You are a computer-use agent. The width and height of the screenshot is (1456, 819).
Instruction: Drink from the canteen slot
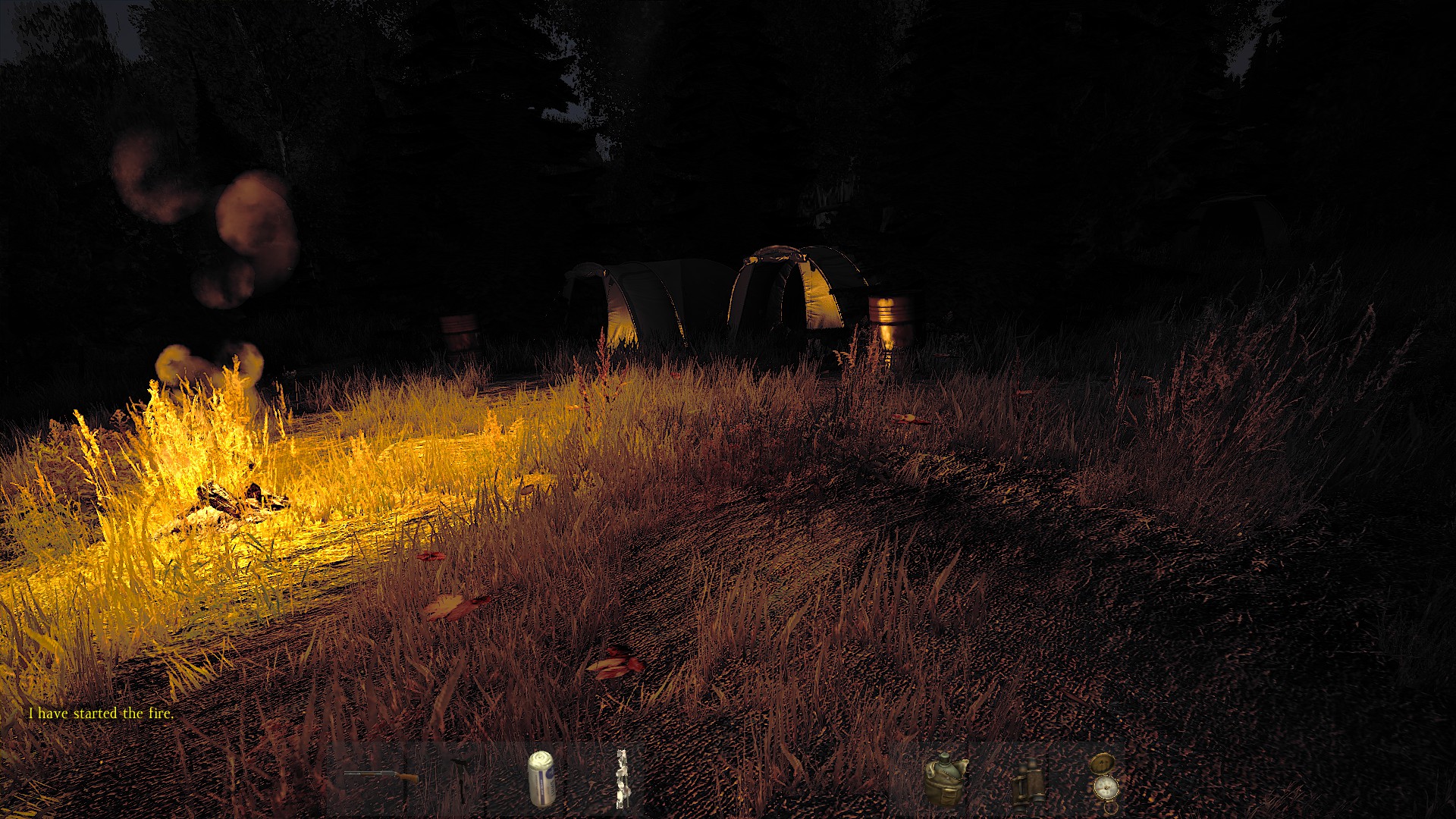pos(945,778)
